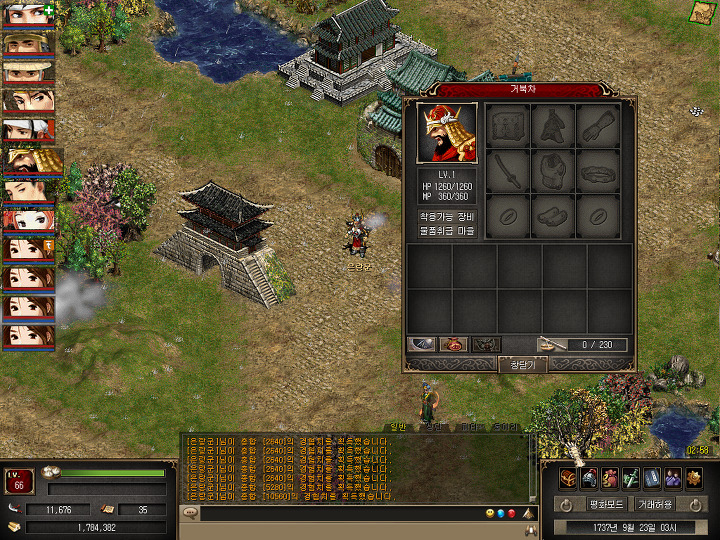Select the boots equipment slot
The height and width of the screenshot is (540, 720).
tap(553, 216)
